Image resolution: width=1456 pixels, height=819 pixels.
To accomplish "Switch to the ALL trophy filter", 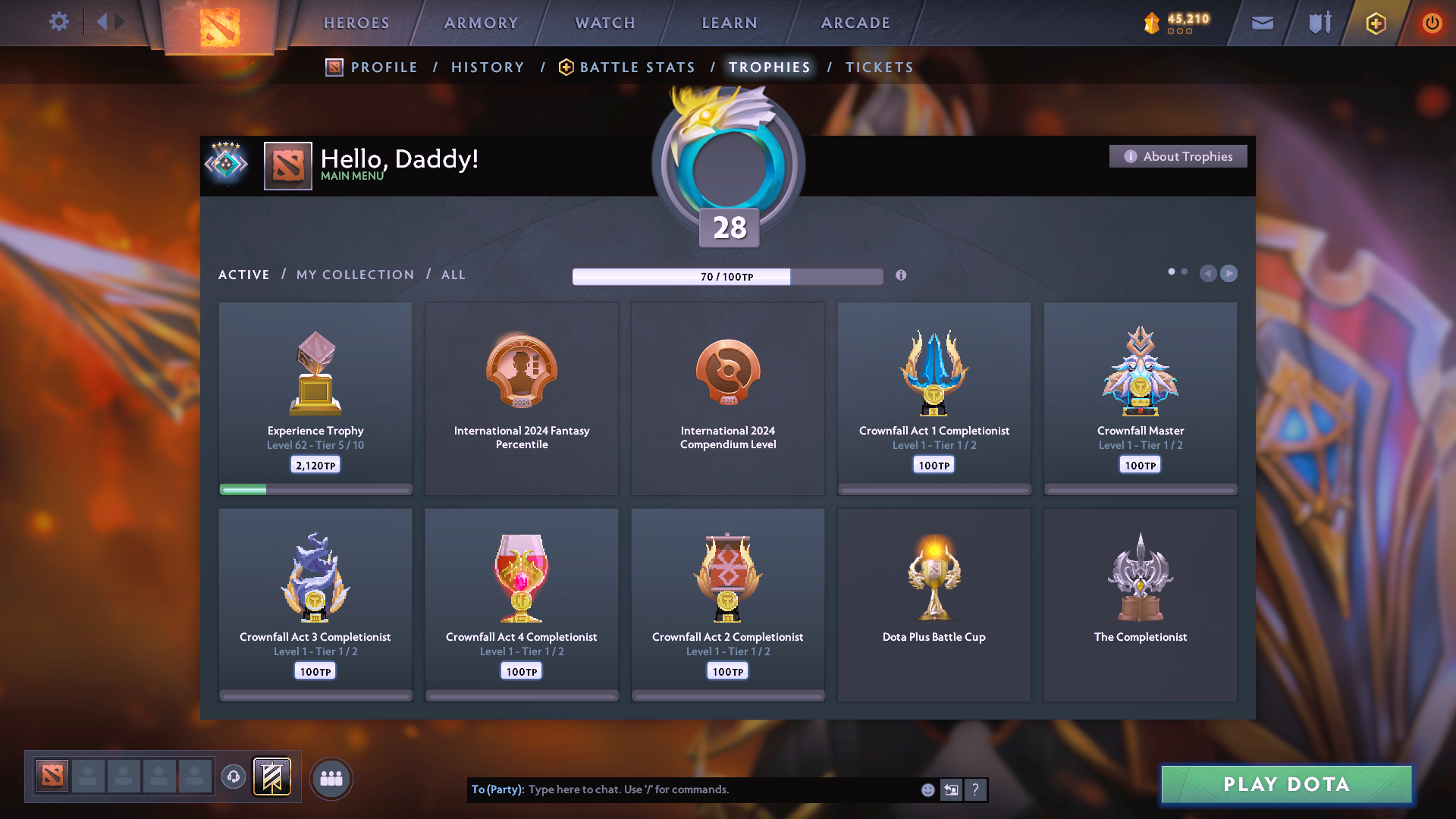I will [x=453, y=275].
